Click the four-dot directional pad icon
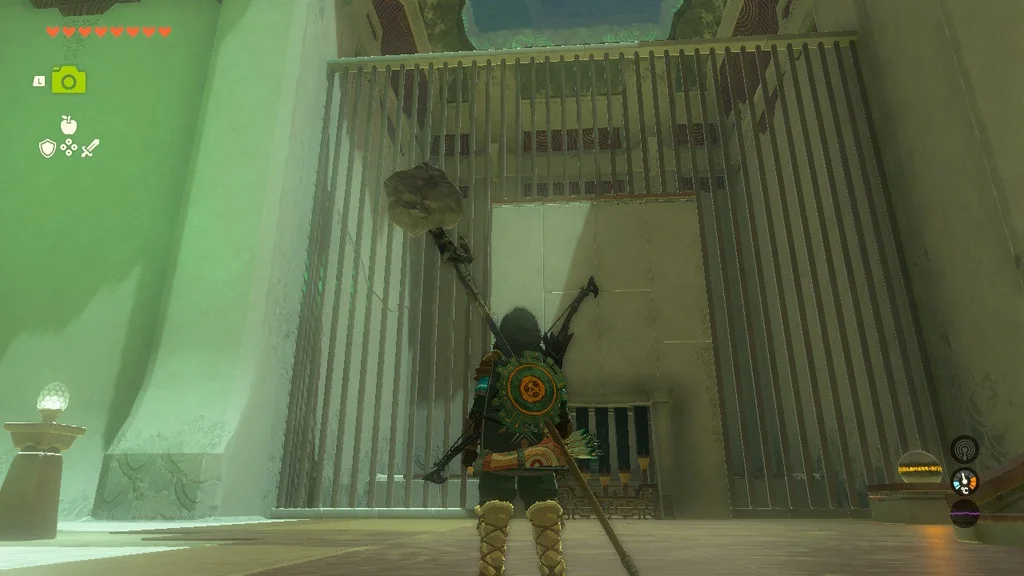This screenshot has height=576, width=1024. point(68,149)
